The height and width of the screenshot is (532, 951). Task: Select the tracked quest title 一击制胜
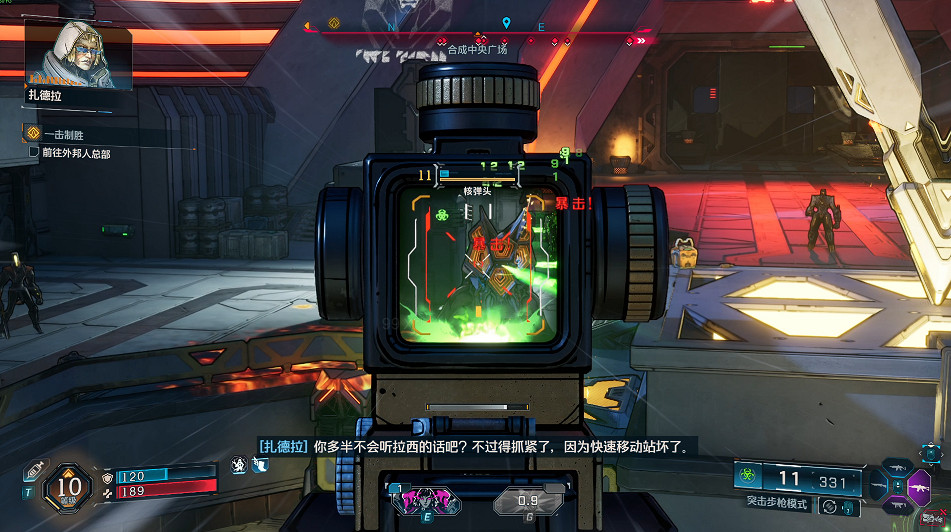(x=62, y=134)
